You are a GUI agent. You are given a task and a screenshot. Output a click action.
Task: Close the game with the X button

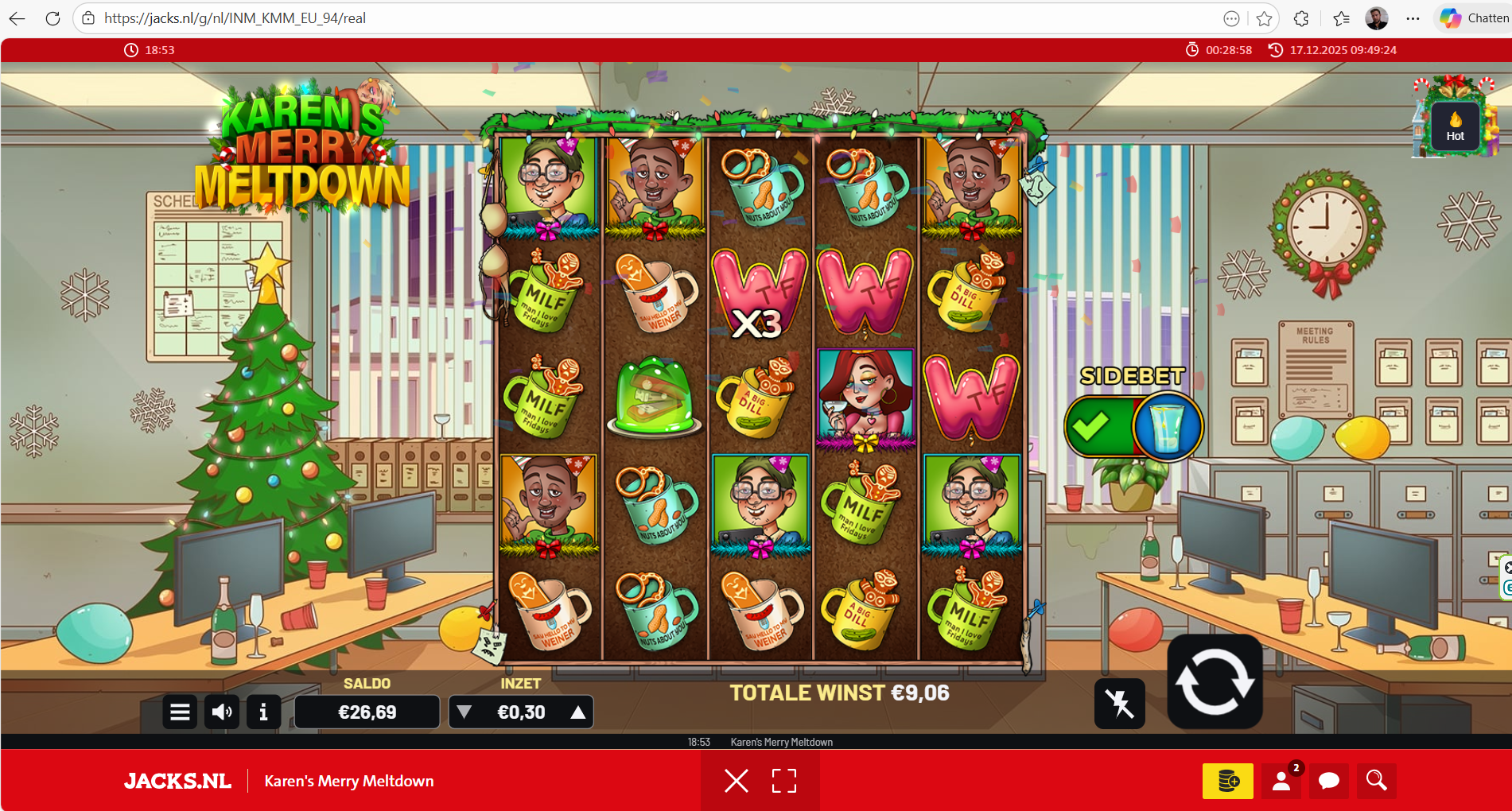(x=737, y=781)
